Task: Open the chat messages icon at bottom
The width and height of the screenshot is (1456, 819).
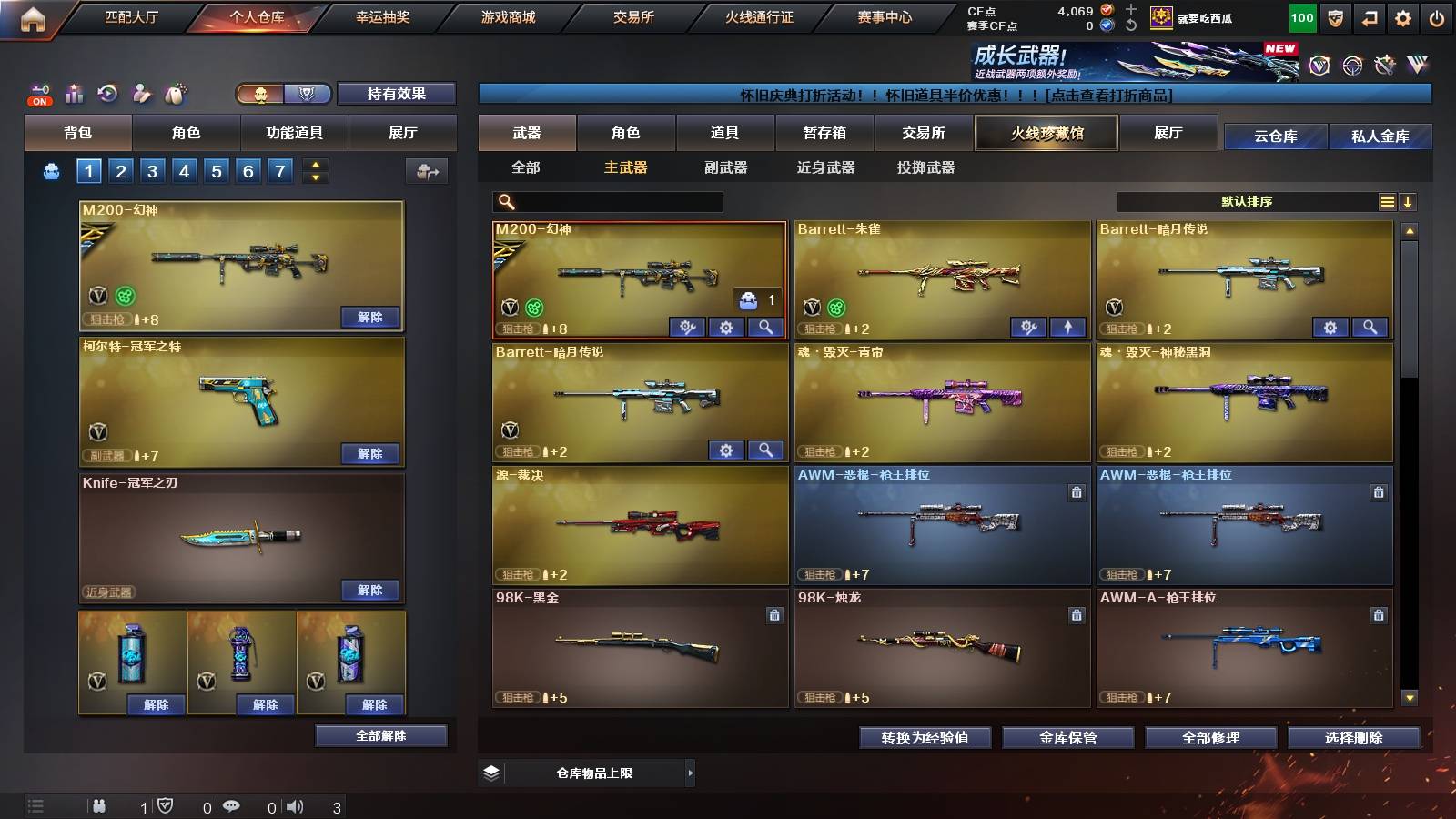Action: [233, 805]
